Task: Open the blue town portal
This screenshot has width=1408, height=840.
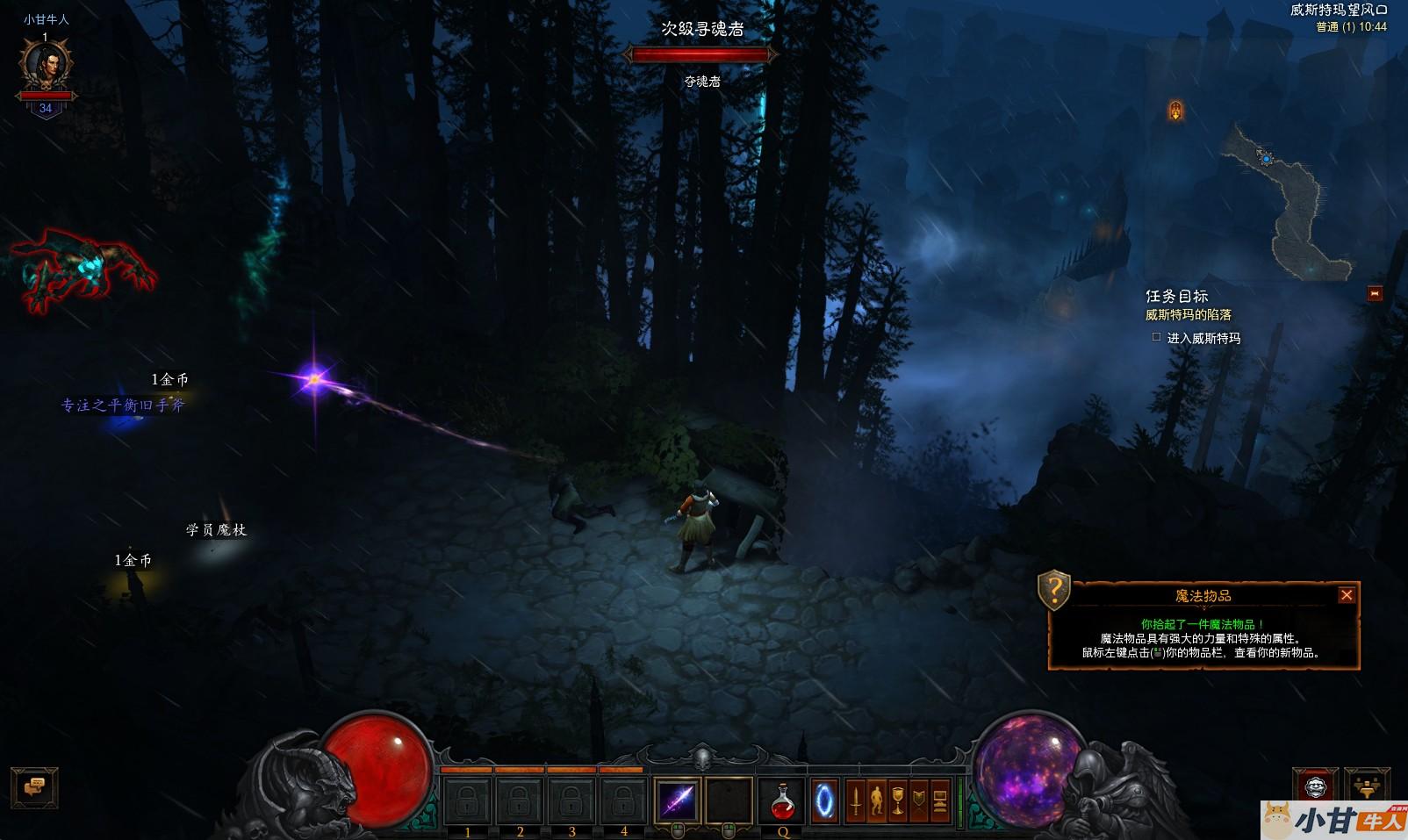Action: (x=824, y=801)
